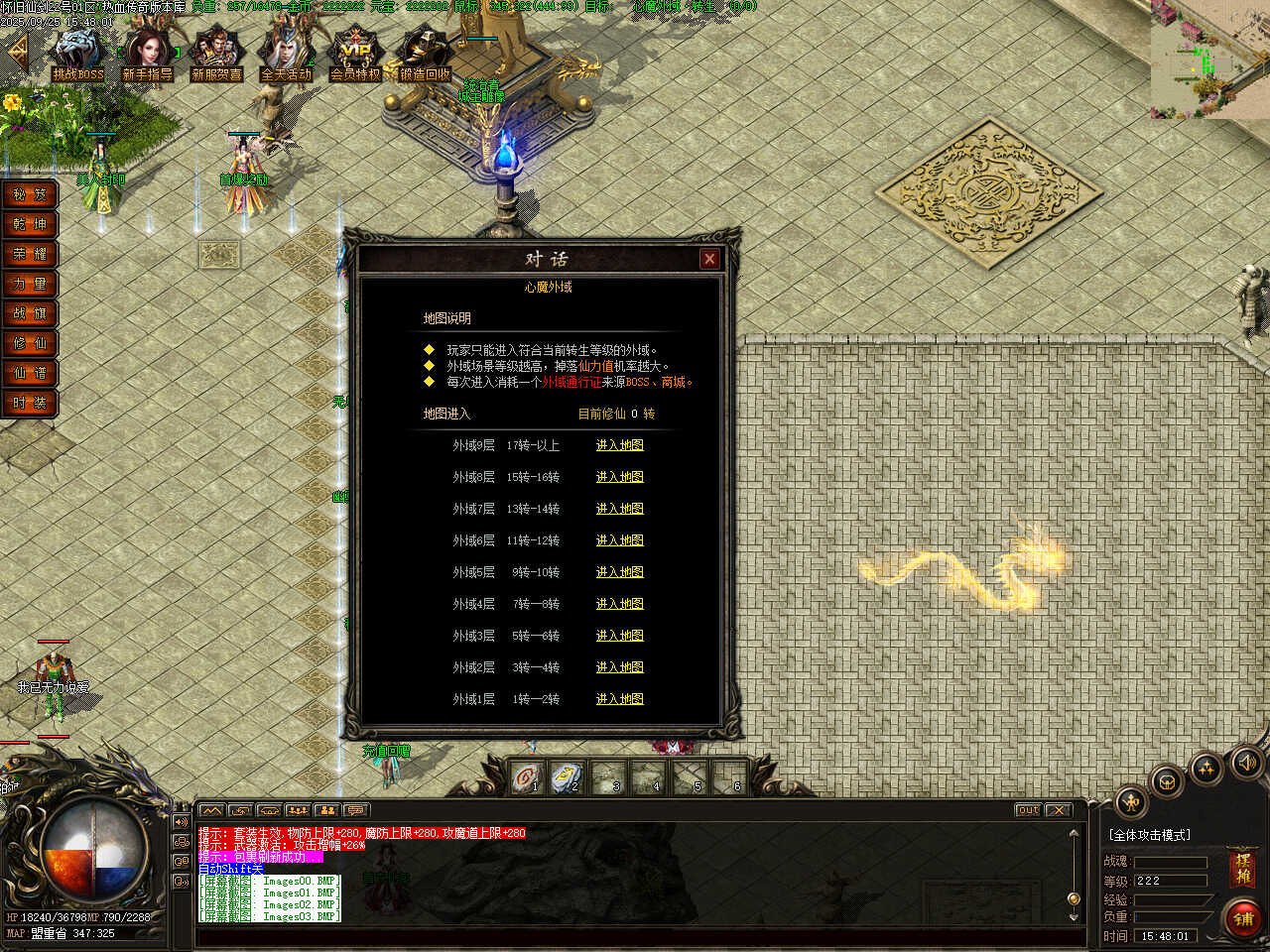Enter map for 外域5层
Screen dimensions: 1270x952
pos(619,572)
